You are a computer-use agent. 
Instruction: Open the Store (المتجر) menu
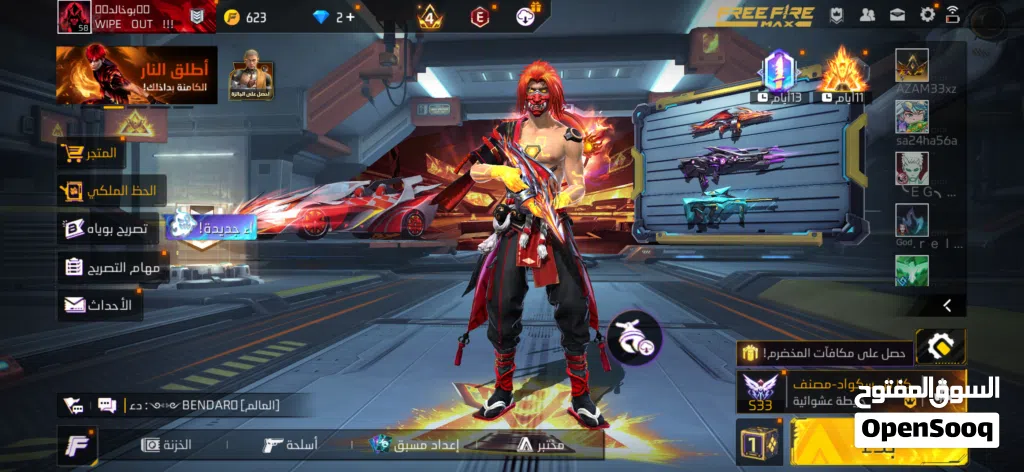89,154
